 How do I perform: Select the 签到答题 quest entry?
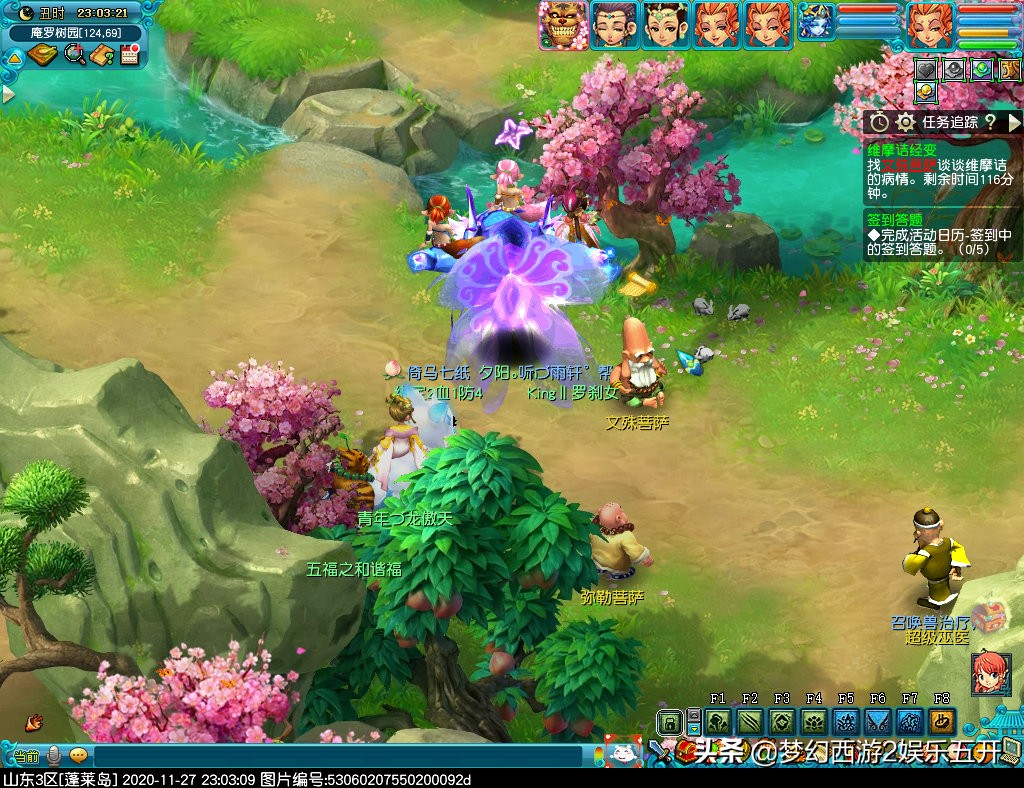pyautogui.click(x=896, y=219)
